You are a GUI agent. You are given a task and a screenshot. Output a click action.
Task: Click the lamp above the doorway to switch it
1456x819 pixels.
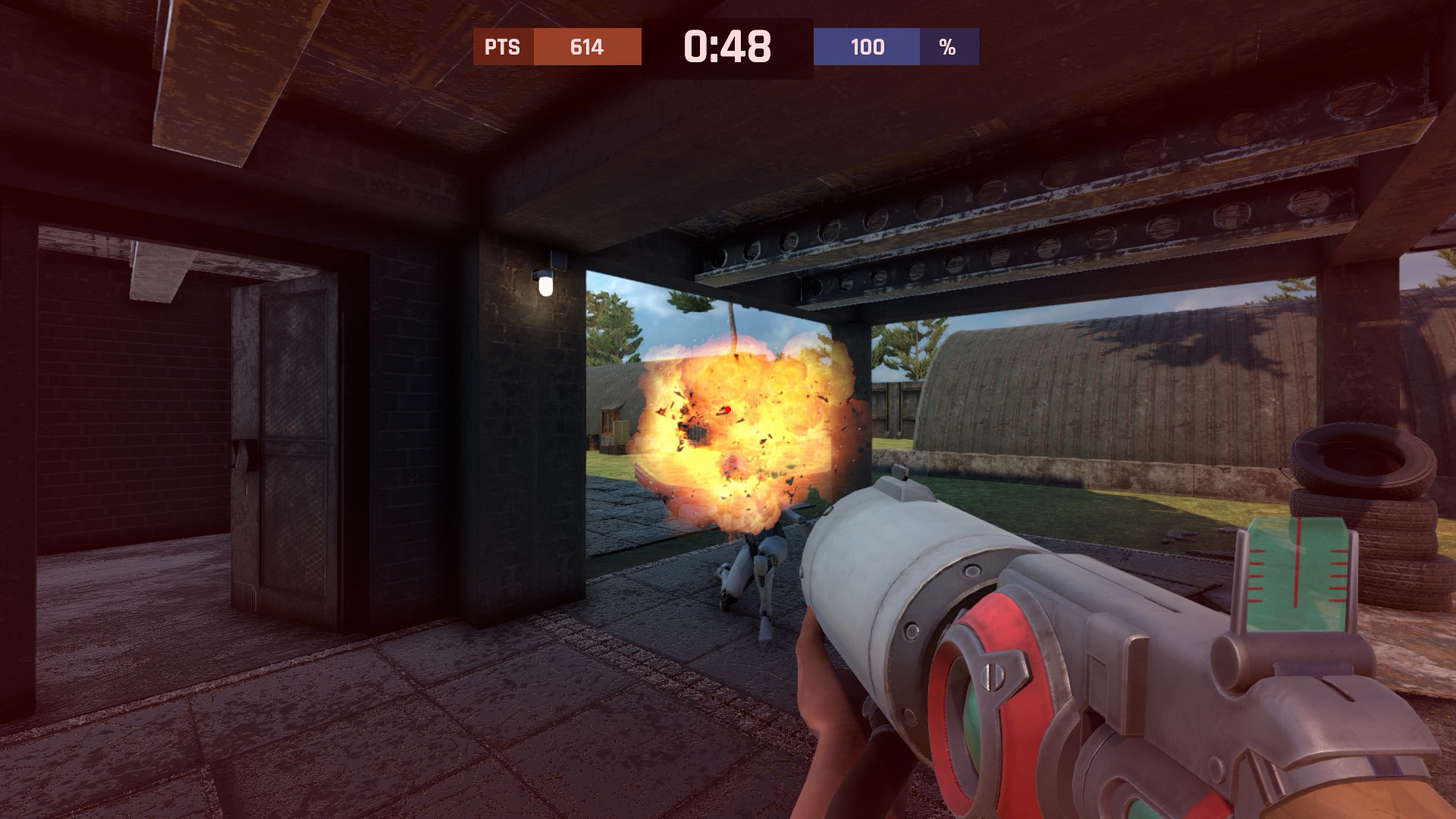544,284
